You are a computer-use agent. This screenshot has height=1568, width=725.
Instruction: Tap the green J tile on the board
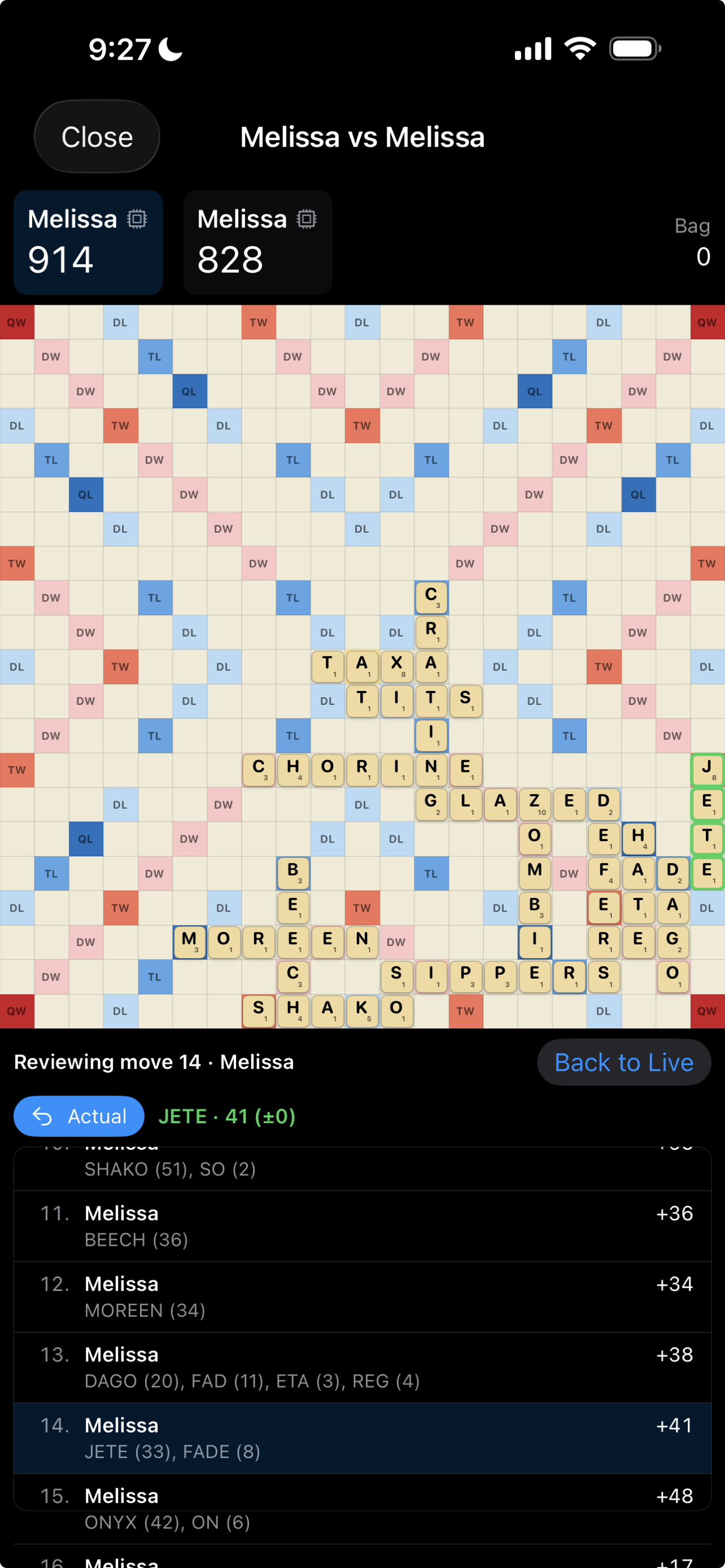709,769
